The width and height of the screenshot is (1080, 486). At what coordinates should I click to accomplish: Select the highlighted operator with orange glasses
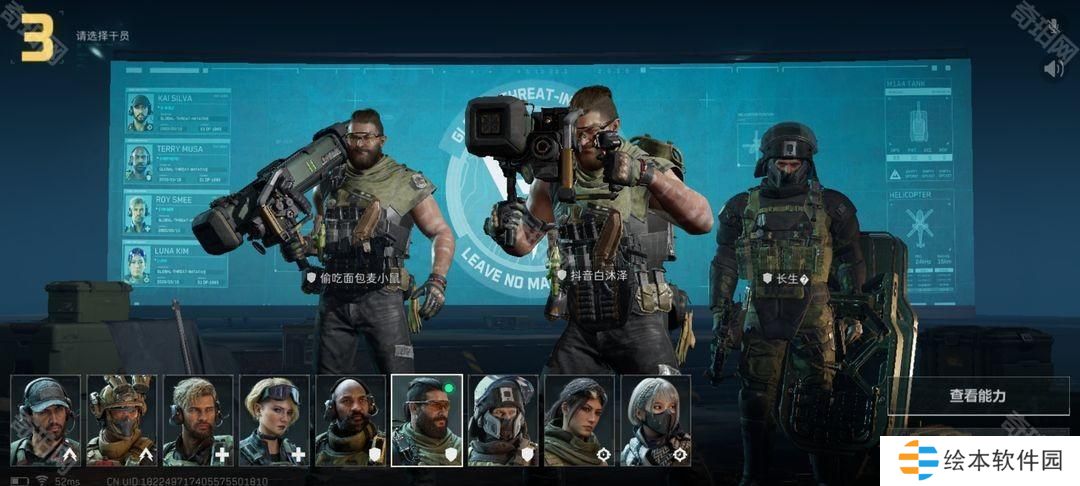click(x=427, y=420)
